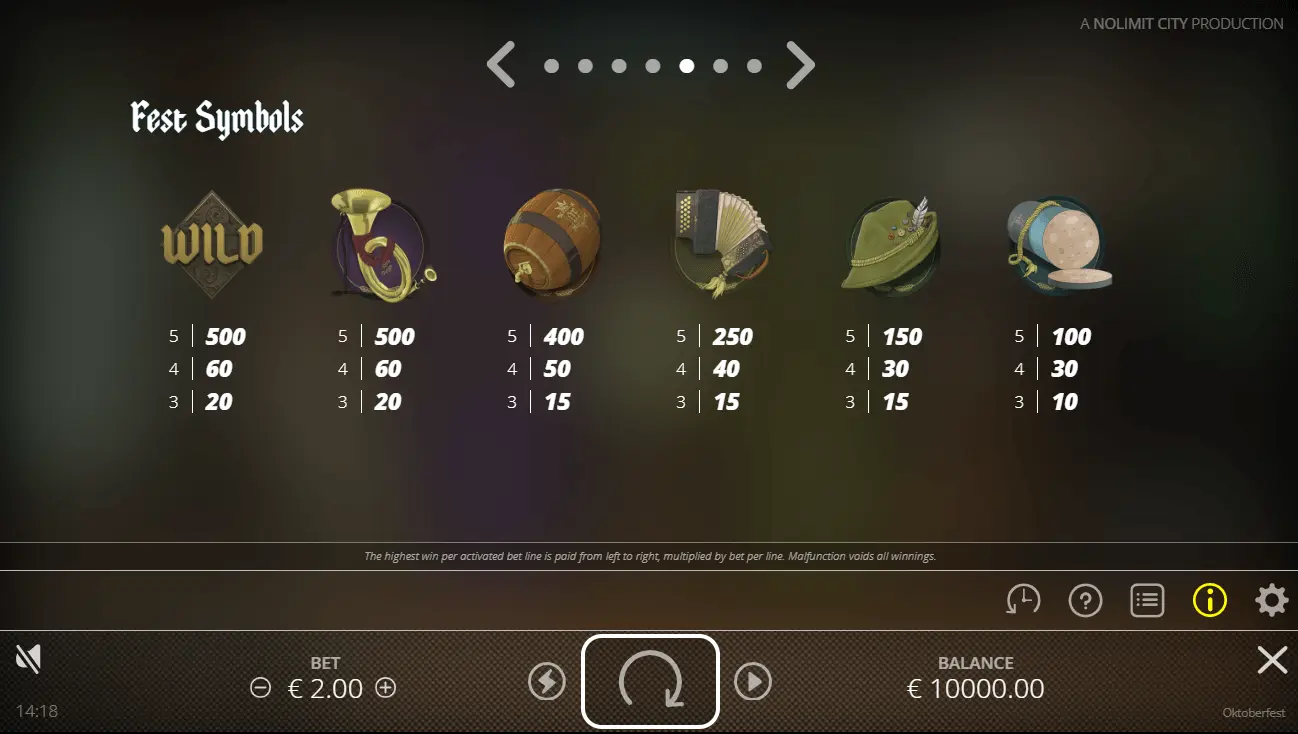
Task: Select the last paytable page dot
Action: [754, 66]
